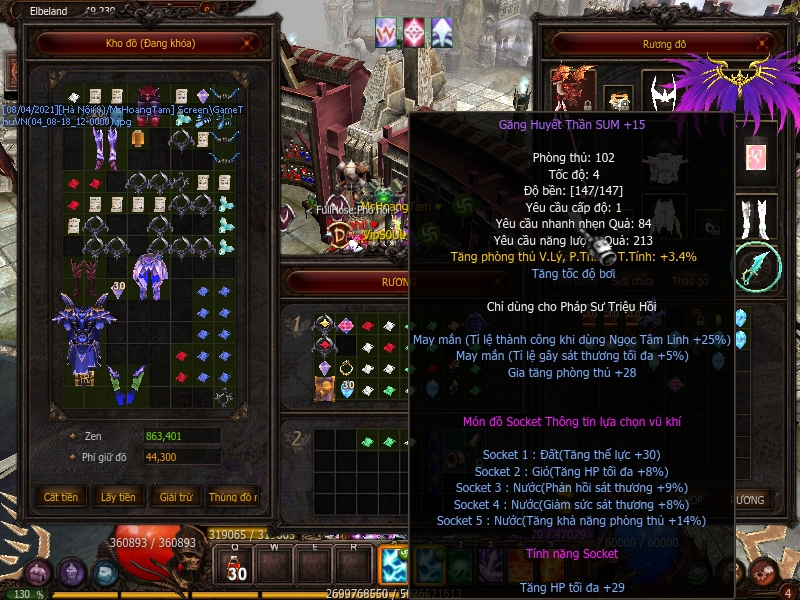800x600 pixels.
Task: Select the "Giải trừ" unlock button
Action: pyautogui.click(x=175, y=497)
